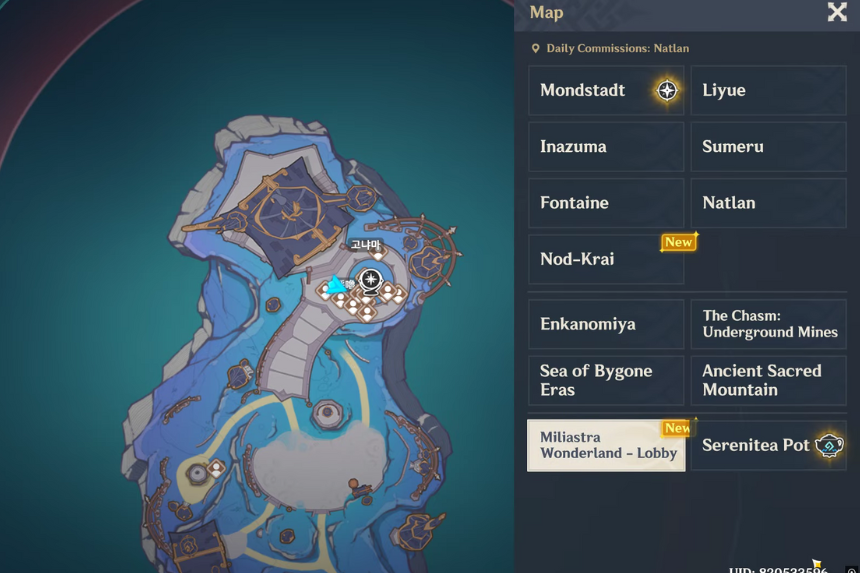Select Miliastra Wonderland - Lobby entry
This screenshot has width=860, height=573.
click(x=606, y=445)
